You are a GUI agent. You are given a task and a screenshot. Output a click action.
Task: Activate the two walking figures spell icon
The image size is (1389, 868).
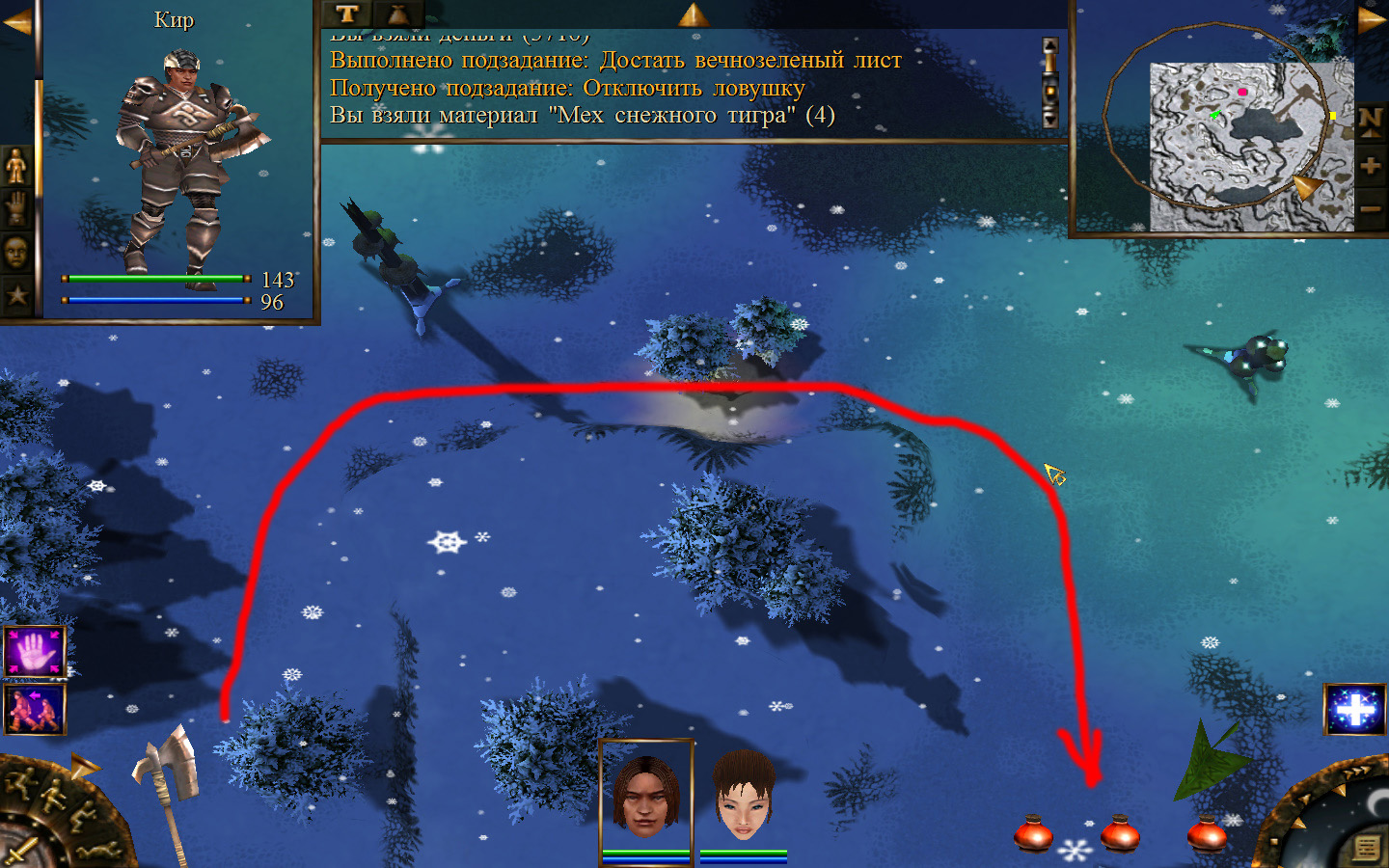35,710
